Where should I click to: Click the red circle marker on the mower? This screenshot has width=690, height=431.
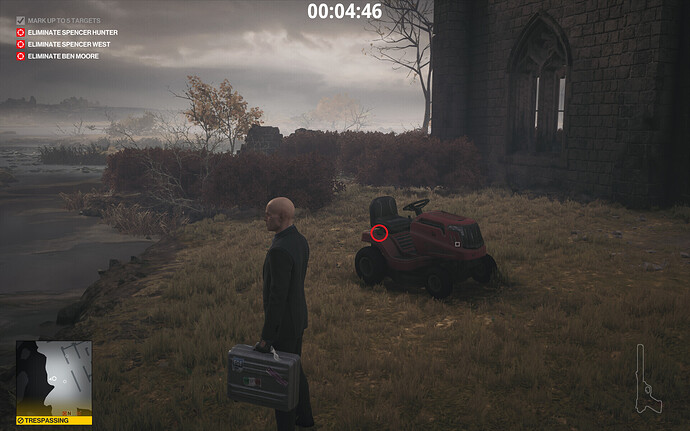click(379, 233)
